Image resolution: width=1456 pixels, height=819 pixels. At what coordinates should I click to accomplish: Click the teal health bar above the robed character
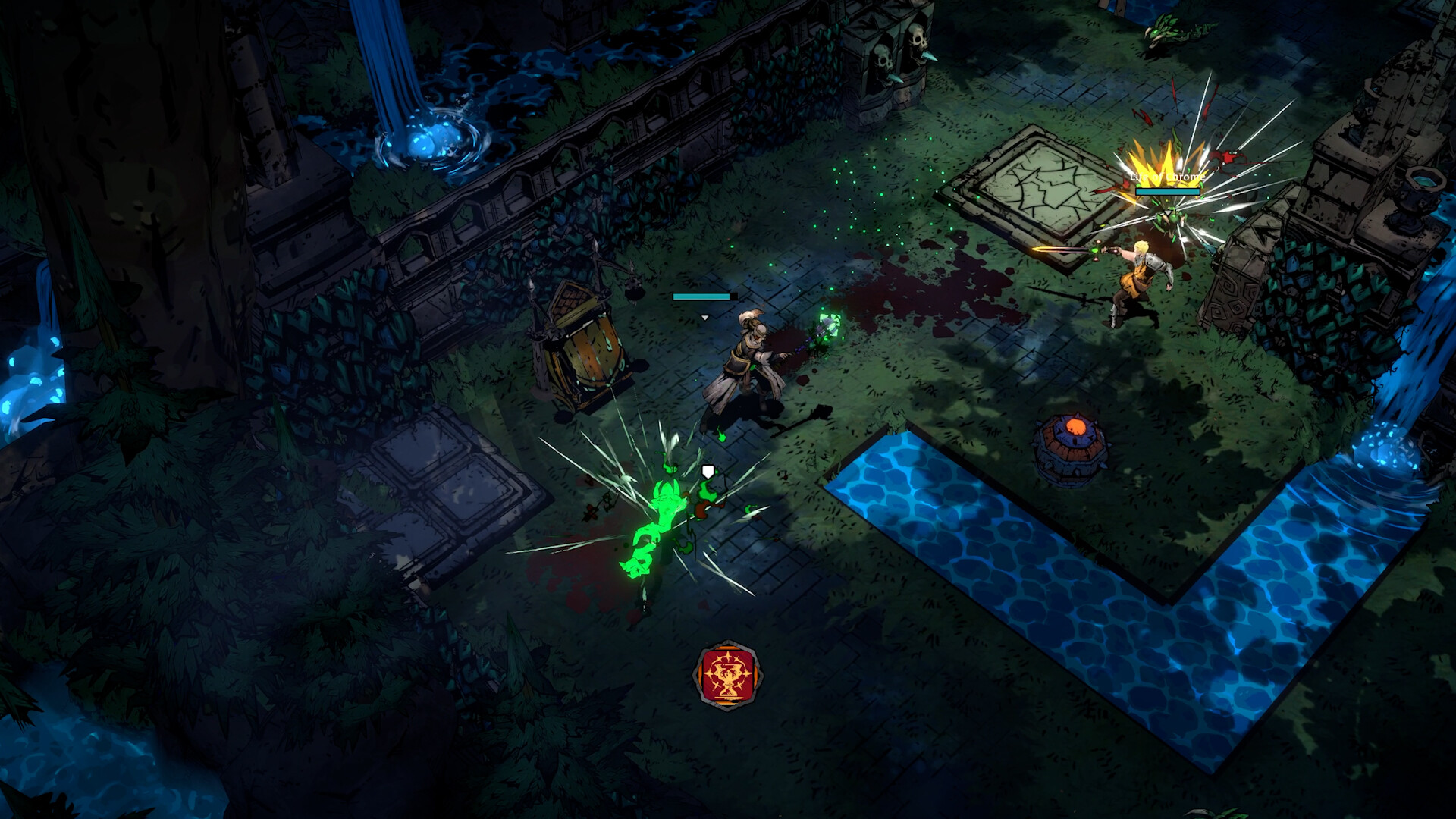point(701,296)
